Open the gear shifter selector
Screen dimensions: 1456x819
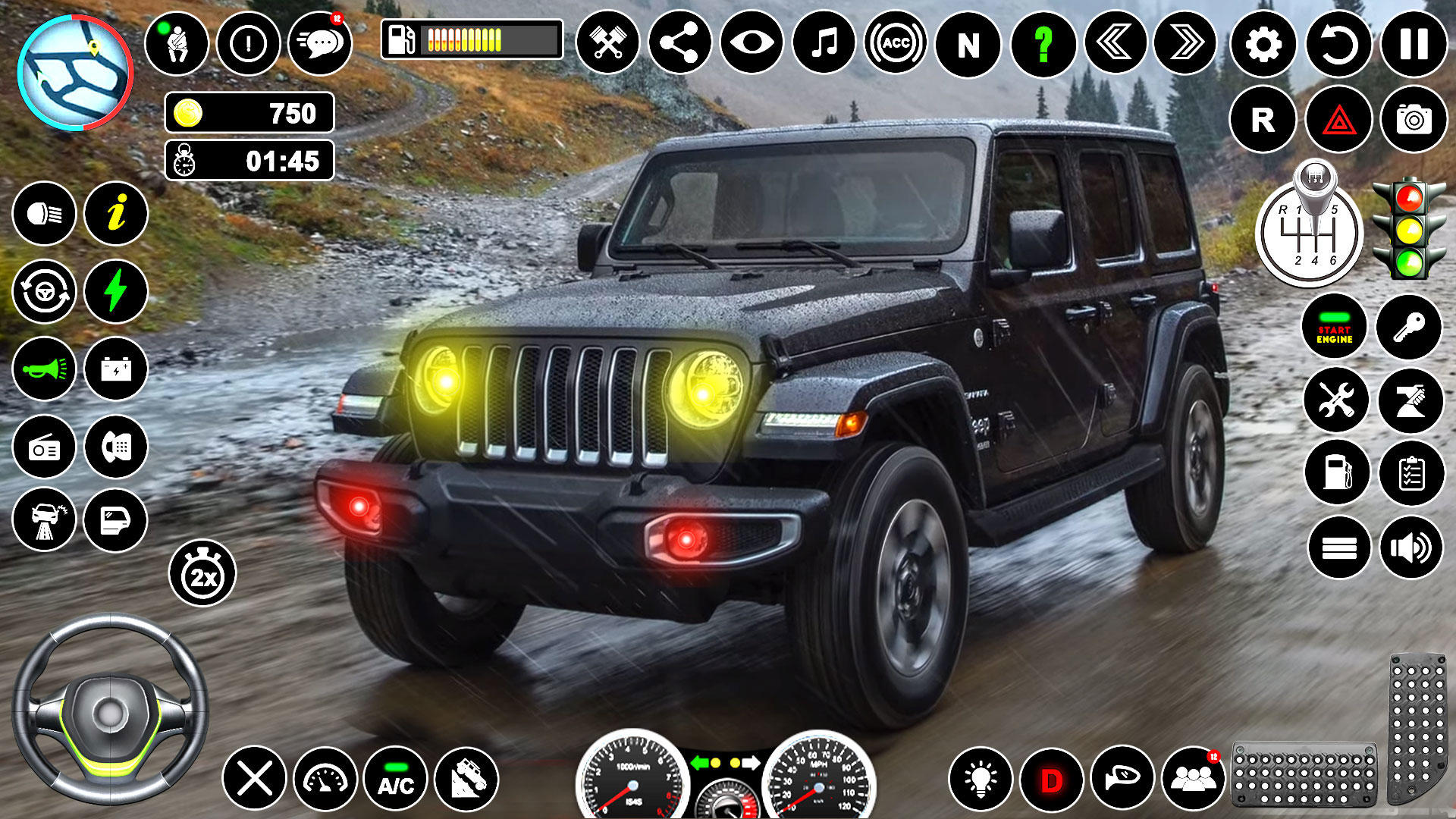(1317, 235)
